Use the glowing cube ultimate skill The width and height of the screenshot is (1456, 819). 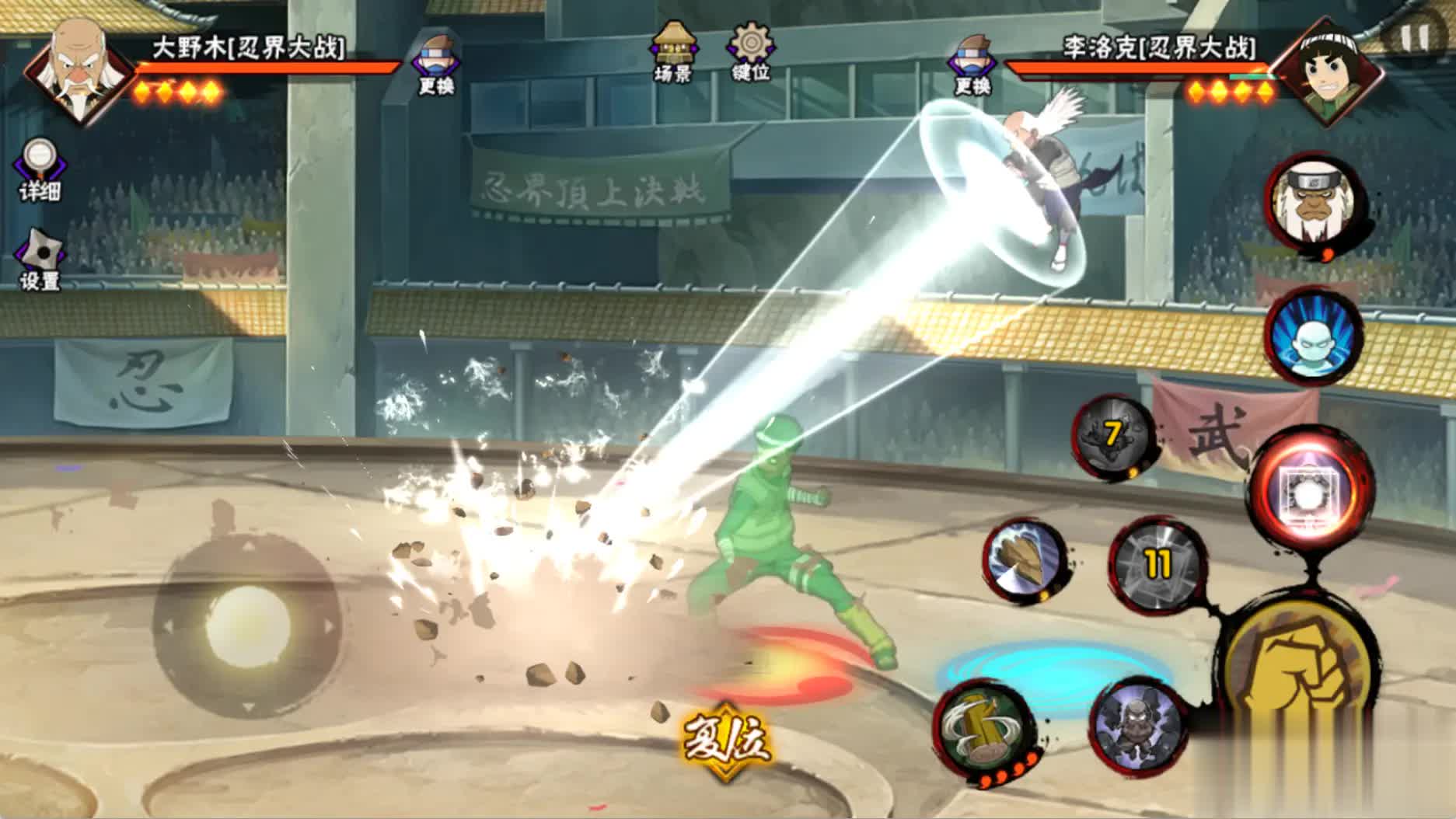[x=1311, y=490]
